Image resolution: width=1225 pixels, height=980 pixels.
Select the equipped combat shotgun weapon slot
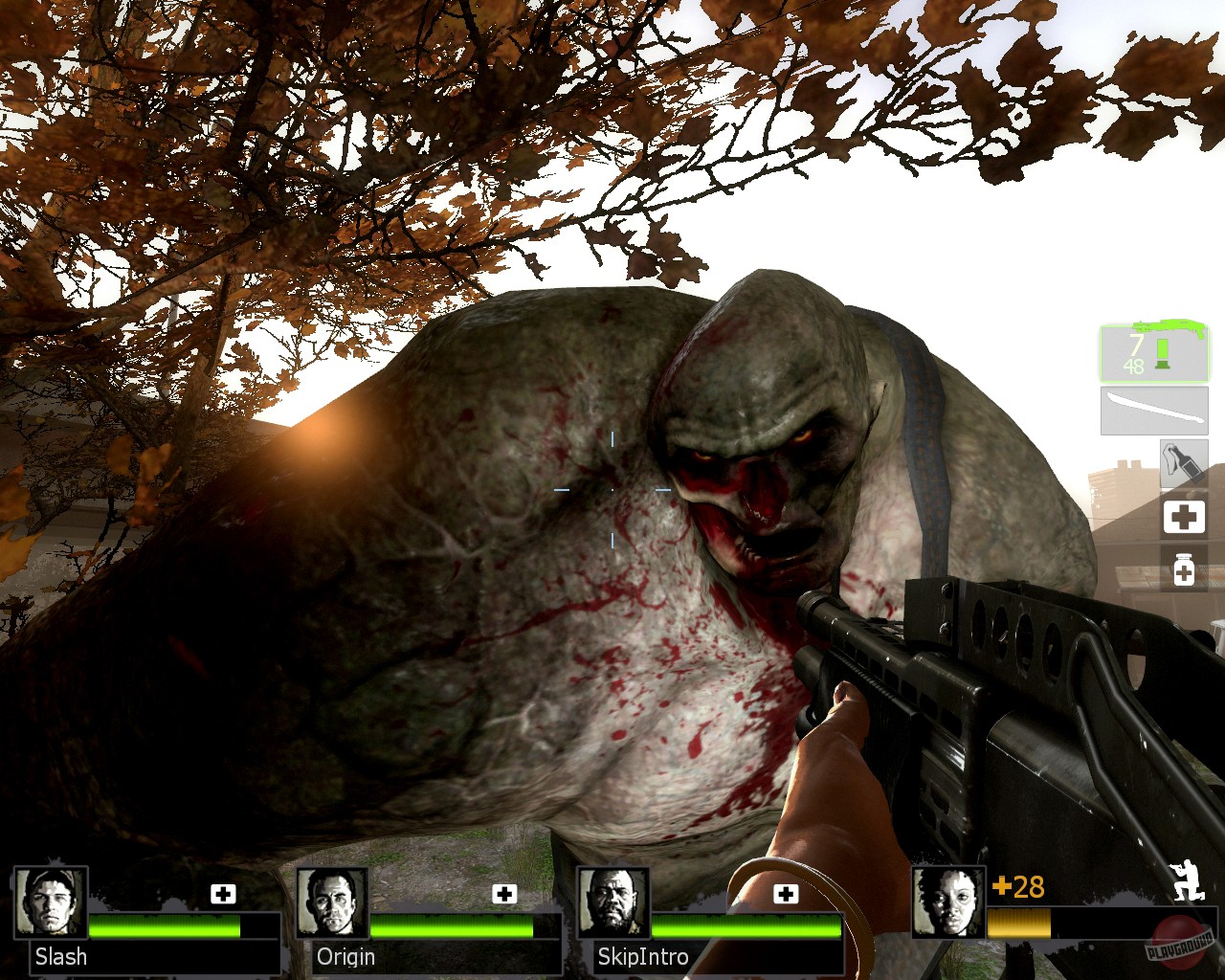(x=1154, y=354)
